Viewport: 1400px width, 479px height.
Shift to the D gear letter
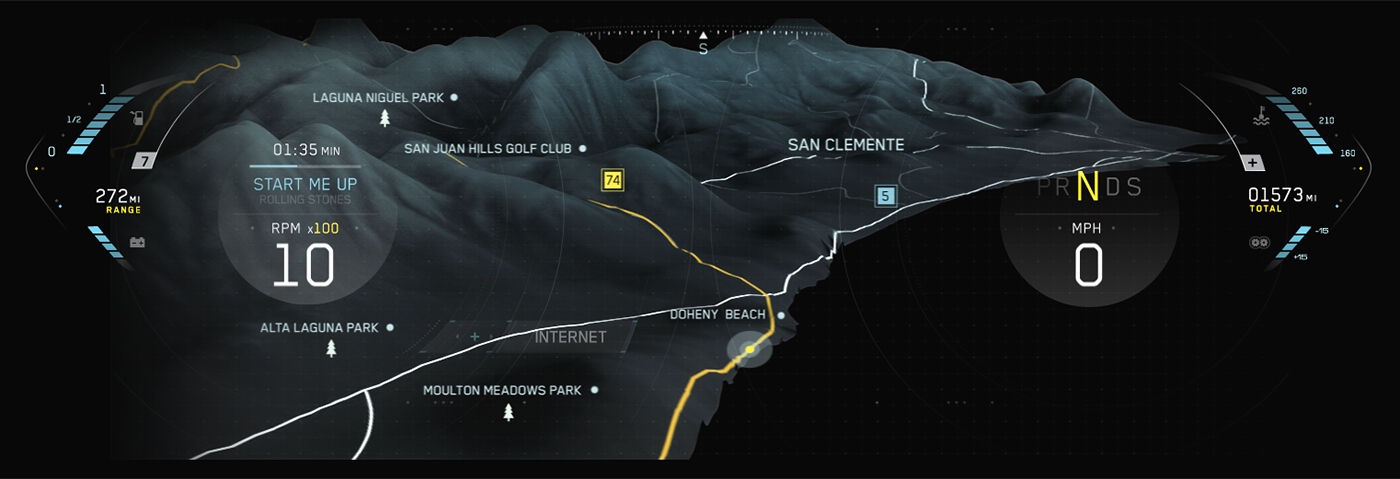click(1113, 188)
